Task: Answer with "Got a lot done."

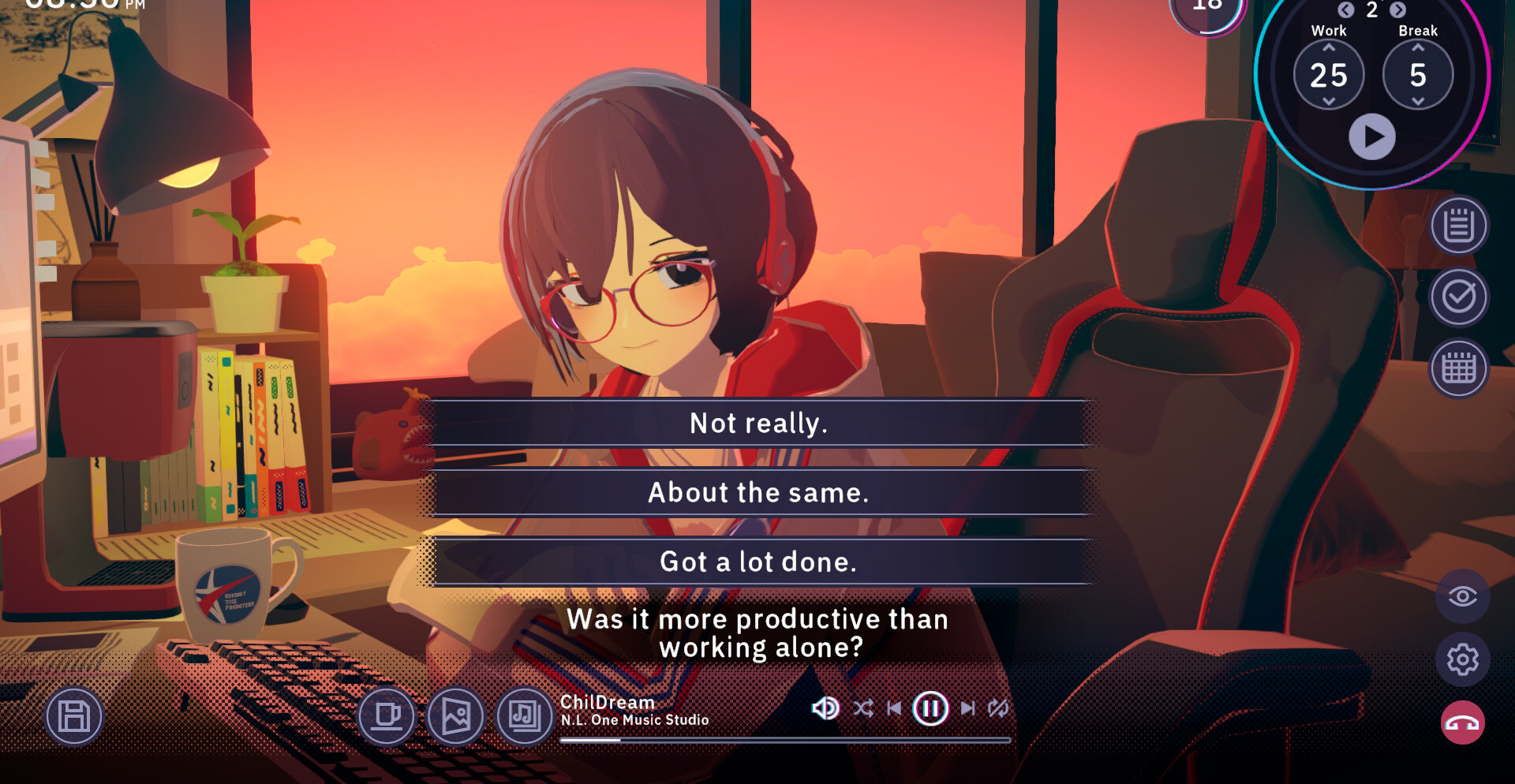Action: click(x=758, y=562)
